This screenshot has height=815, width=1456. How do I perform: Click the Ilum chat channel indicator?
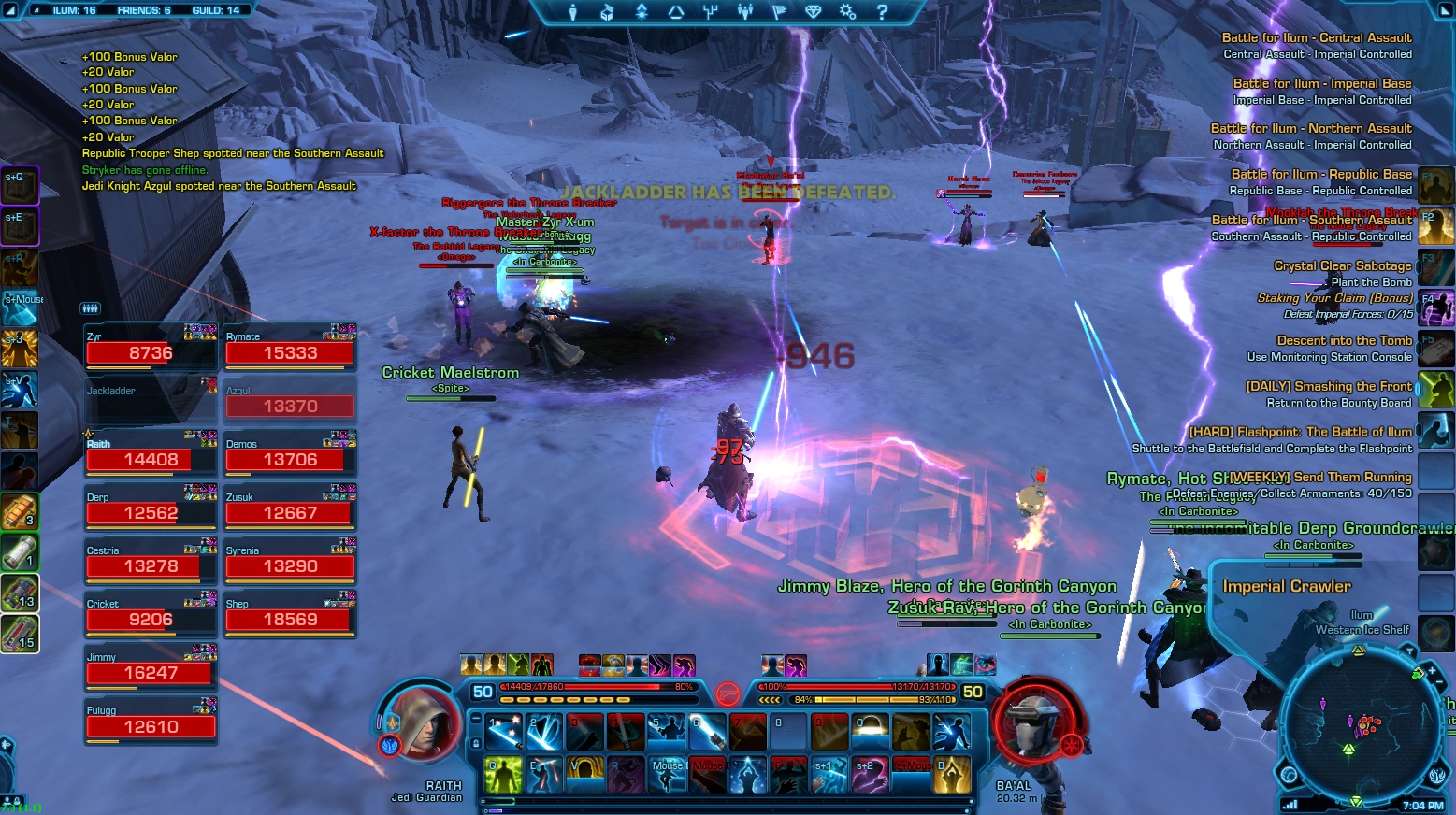click(73, 10)
